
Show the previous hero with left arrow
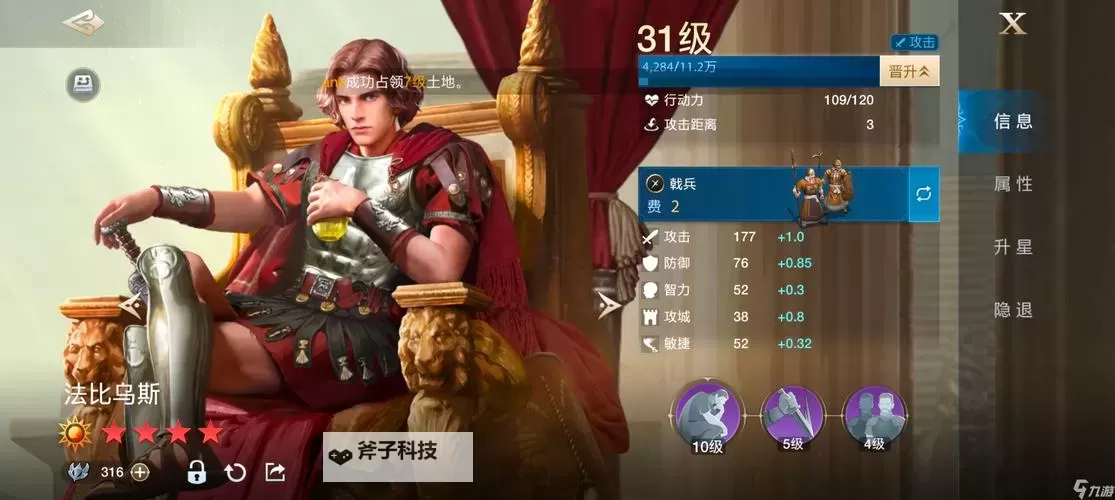point(130,306)
